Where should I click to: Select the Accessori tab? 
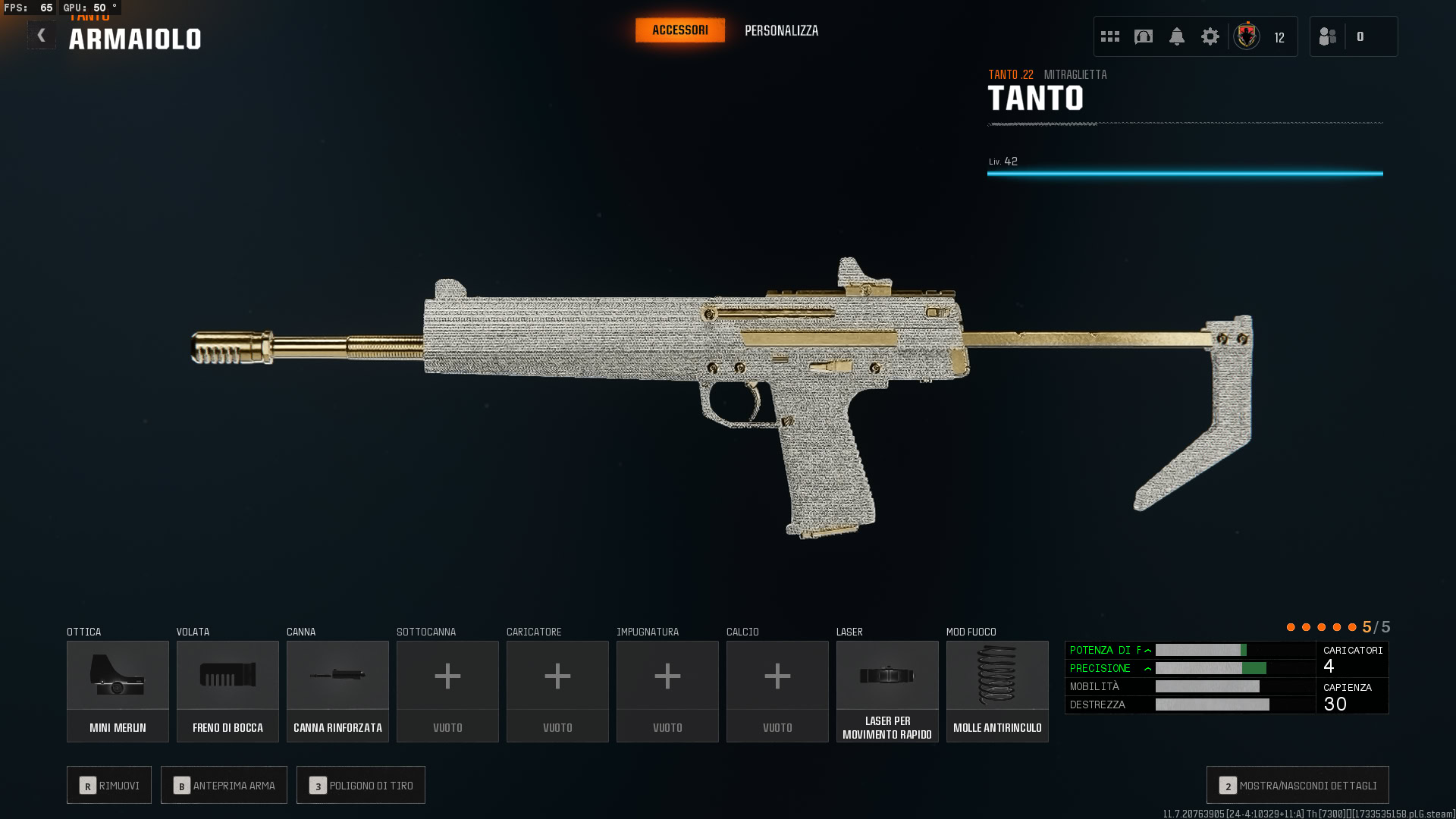(680, 30)
